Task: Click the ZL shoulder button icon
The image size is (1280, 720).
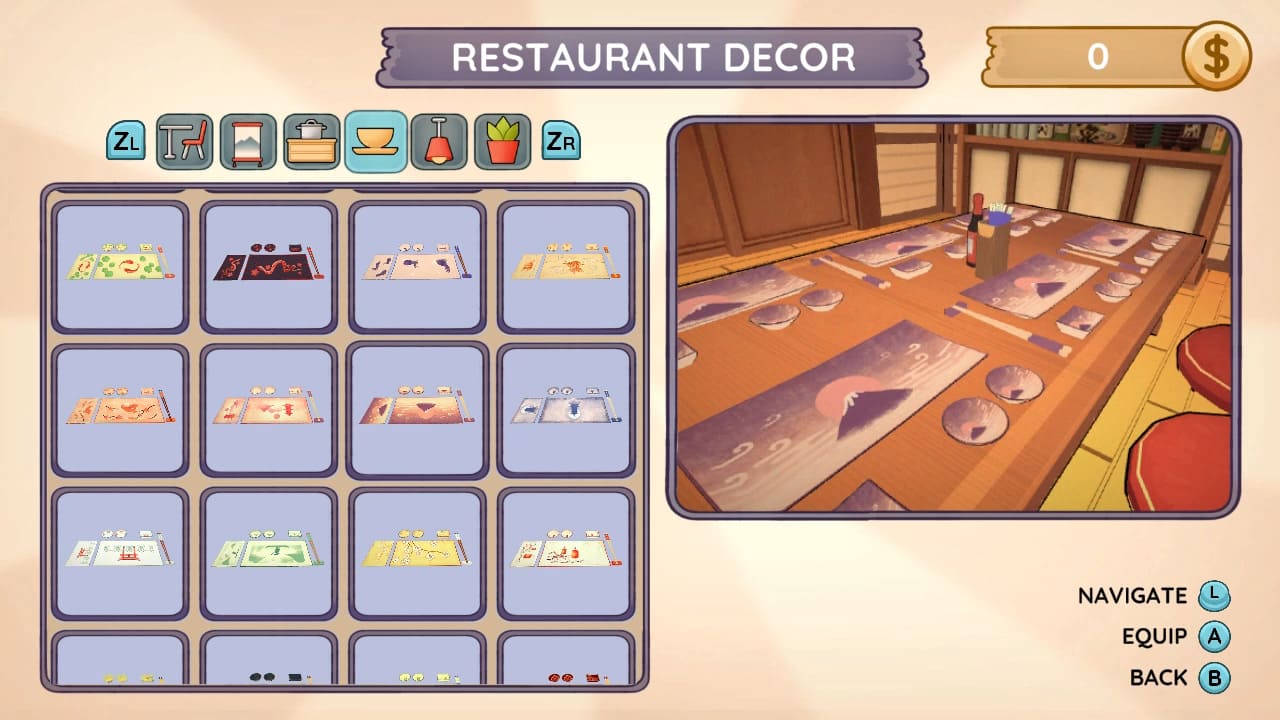Action: (x=126, y=141)
